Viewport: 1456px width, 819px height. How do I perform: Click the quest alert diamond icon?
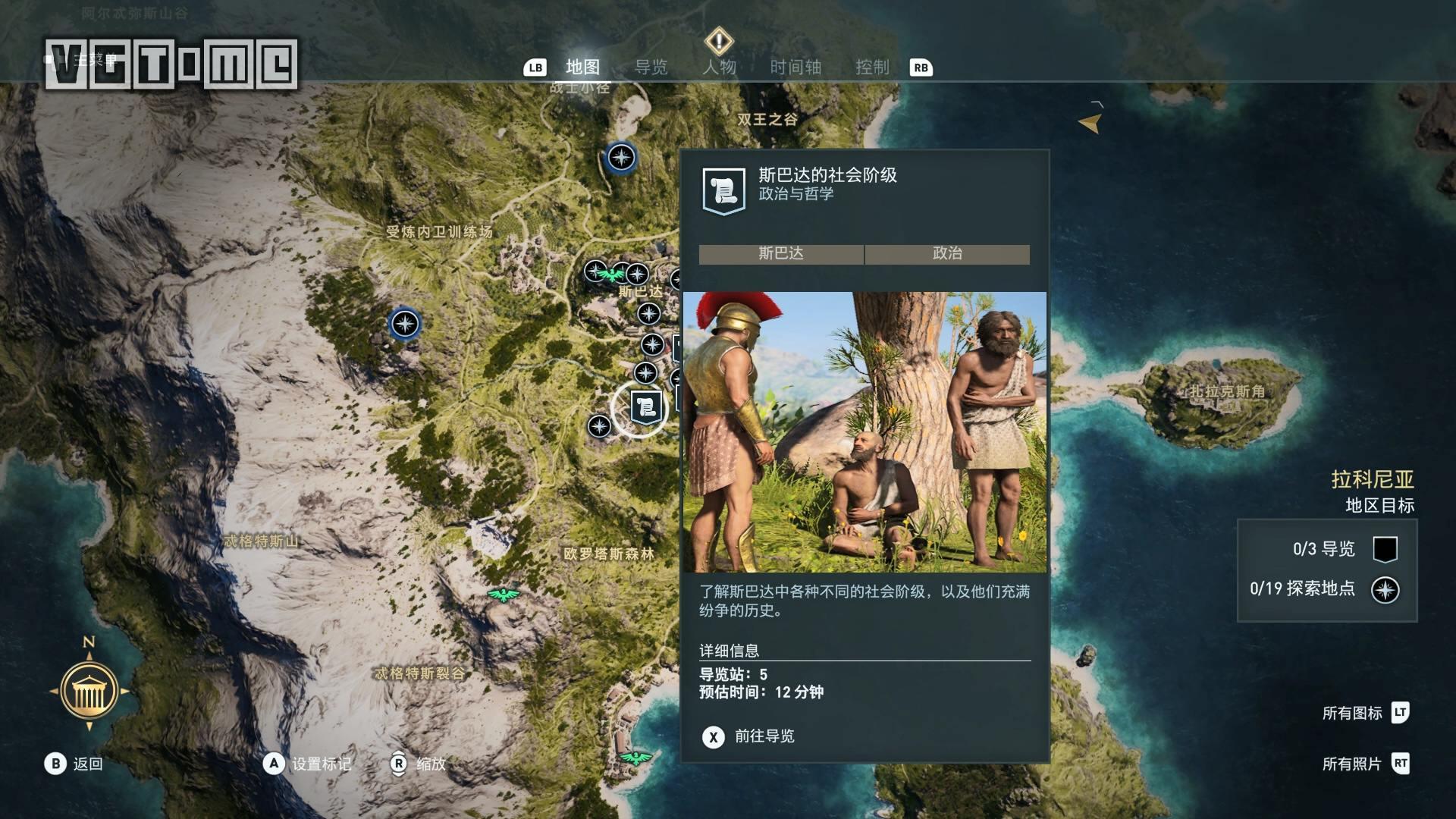pyautogui.click(x=718, y=40)
